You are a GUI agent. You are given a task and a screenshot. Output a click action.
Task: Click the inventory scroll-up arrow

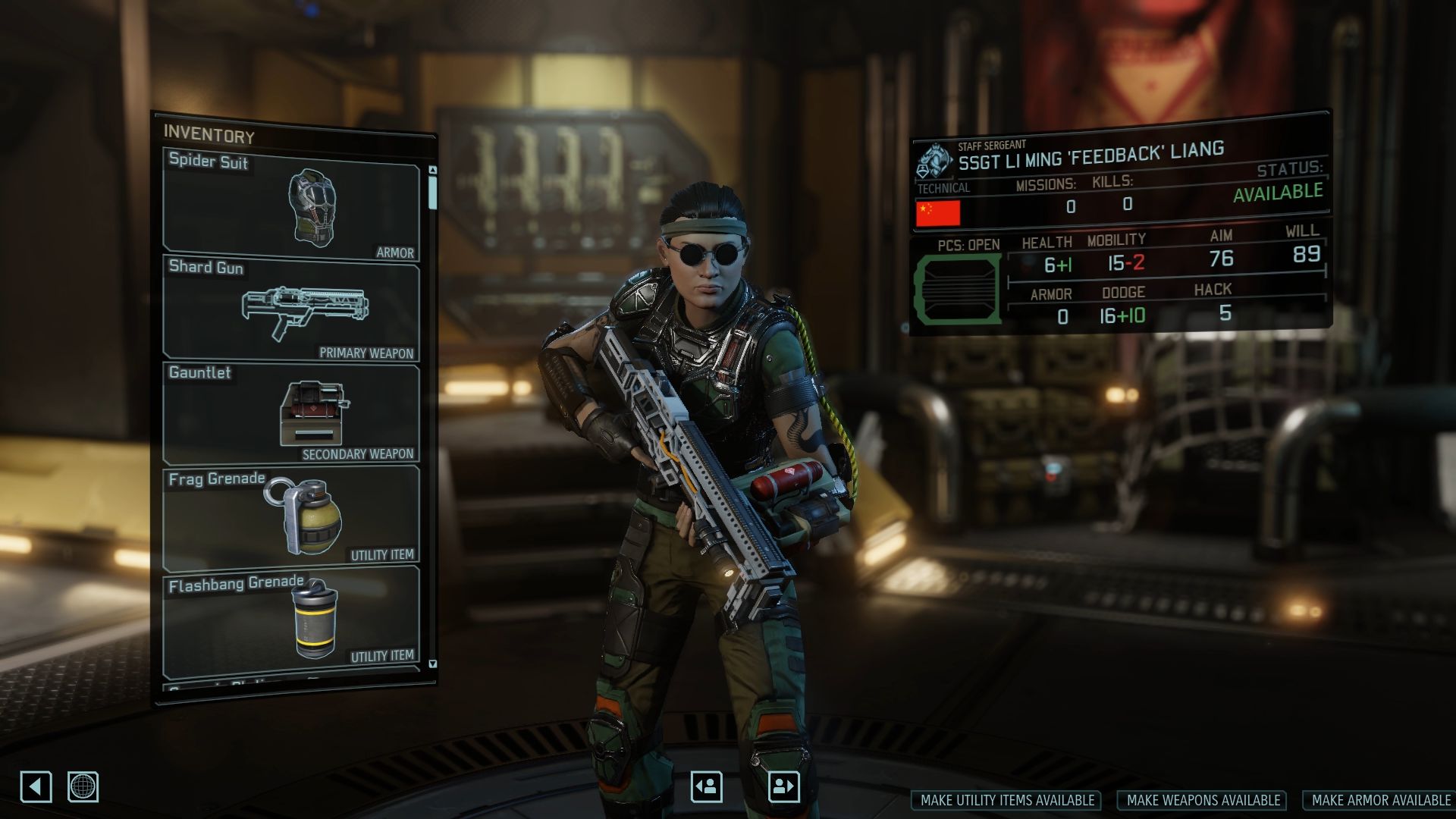point(432,171)
